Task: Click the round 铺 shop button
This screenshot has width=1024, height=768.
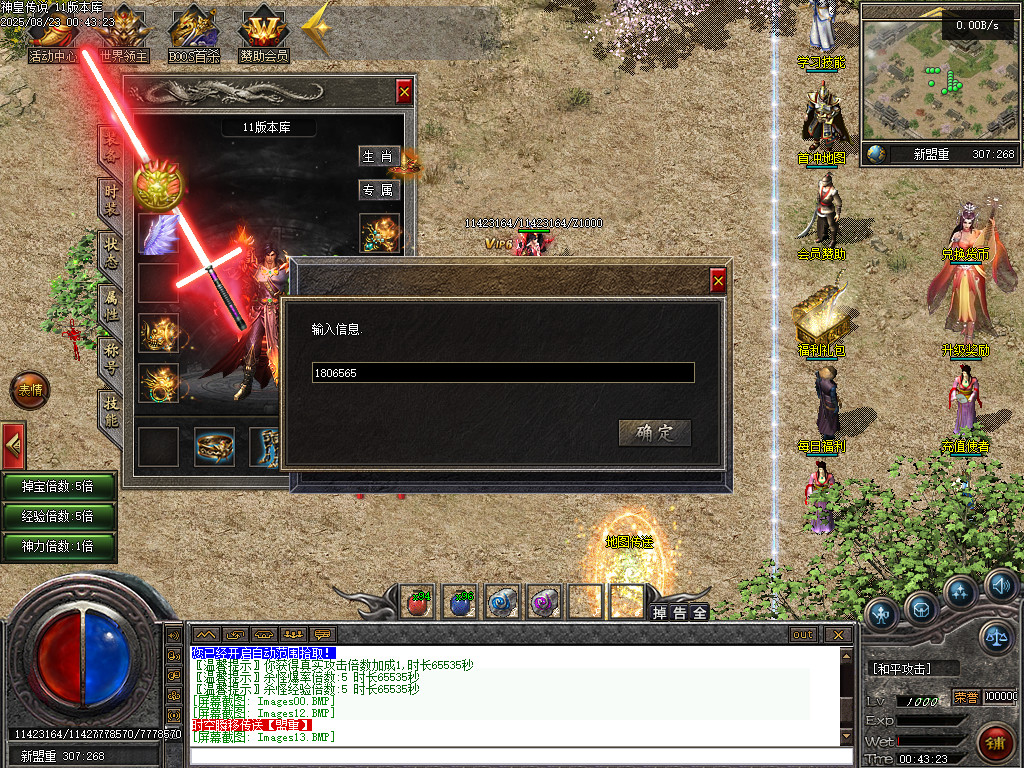Action: [995, 741]
